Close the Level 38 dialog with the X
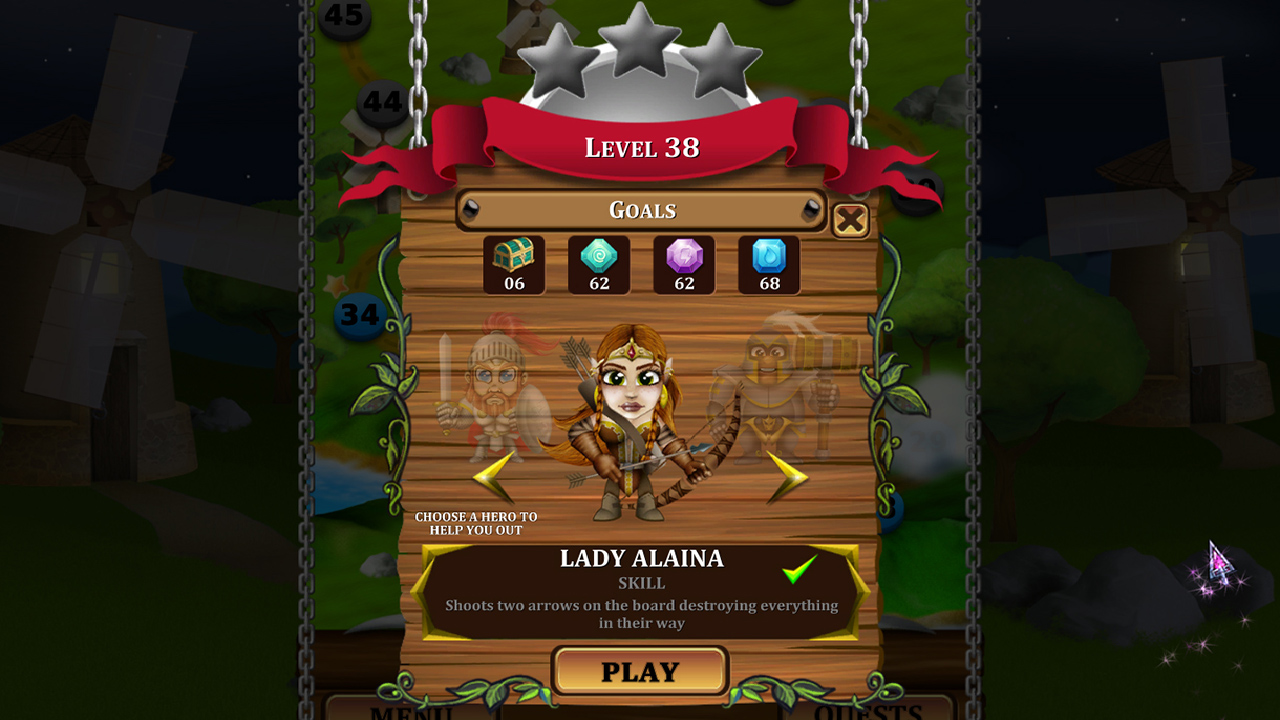 851,219
